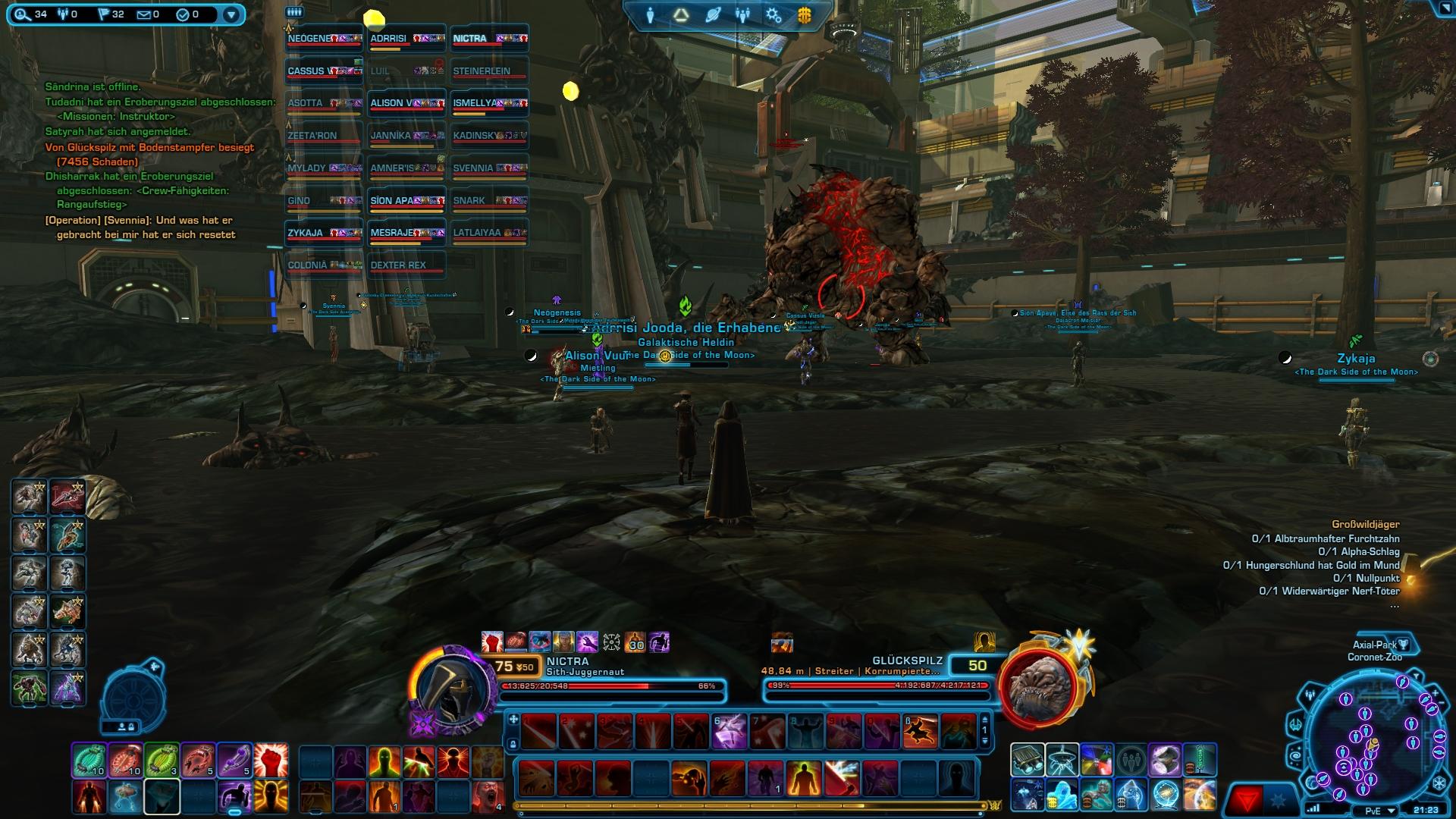Click the magnifying glass search icon top-left
The image size is (1456, 819).
click(x=19, y=13)
